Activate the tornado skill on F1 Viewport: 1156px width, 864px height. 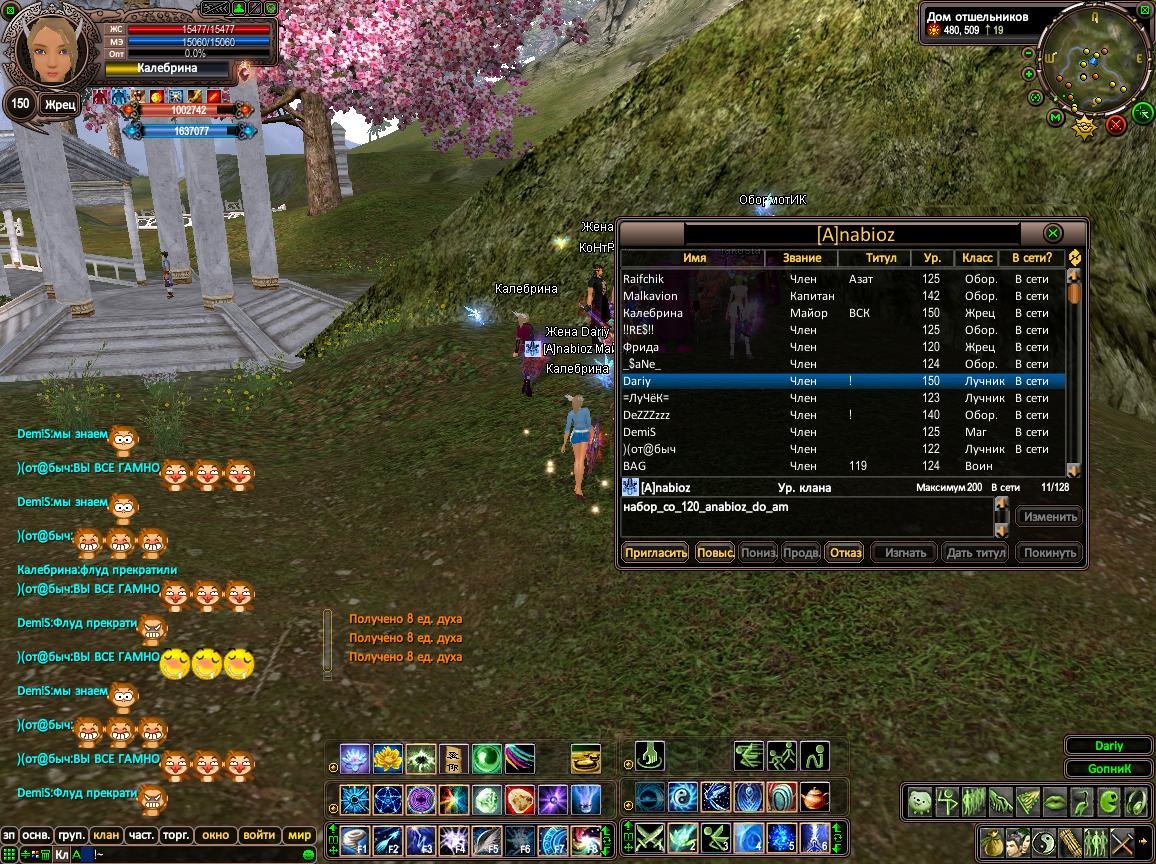click(x=355, y=839)
